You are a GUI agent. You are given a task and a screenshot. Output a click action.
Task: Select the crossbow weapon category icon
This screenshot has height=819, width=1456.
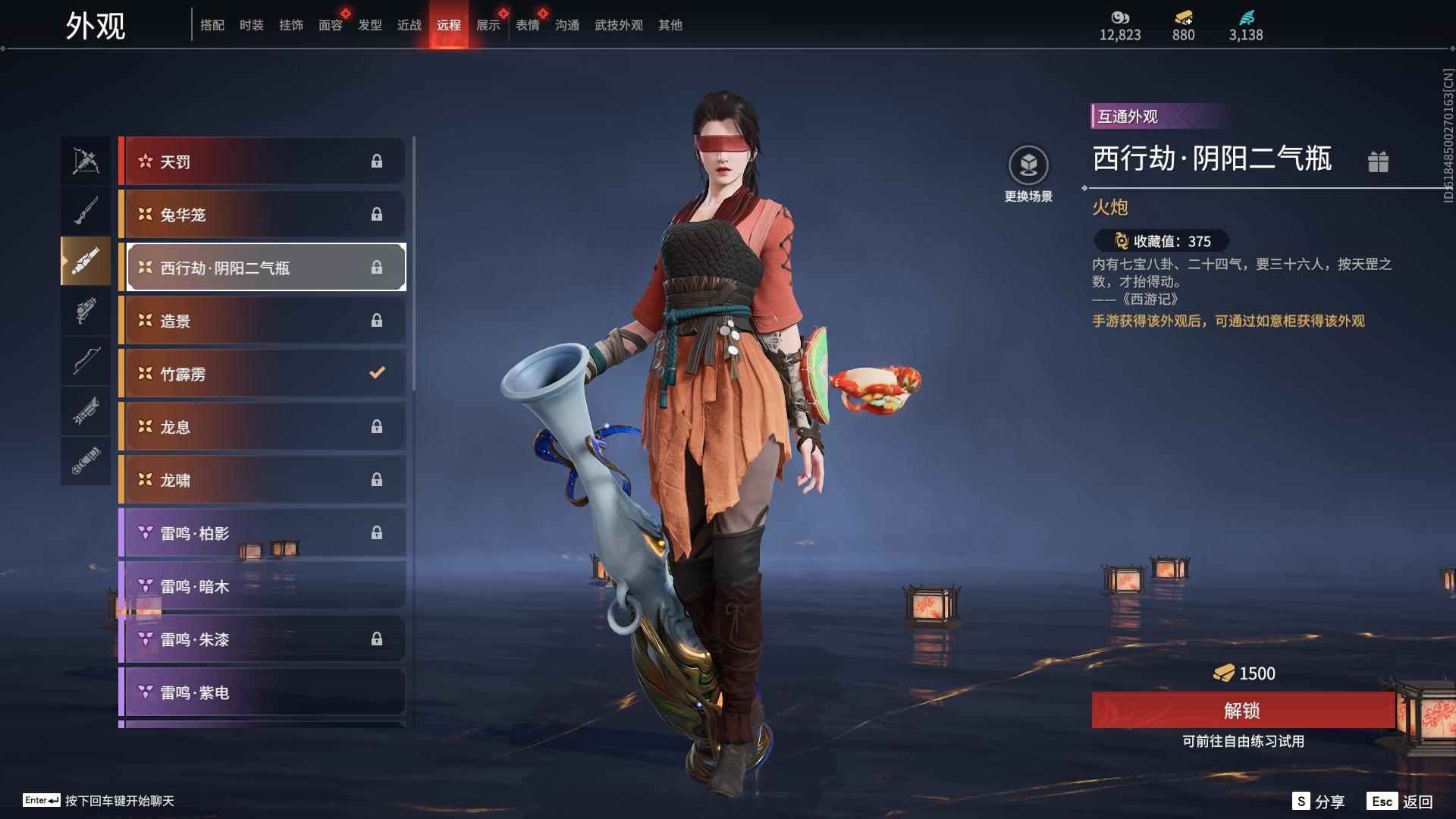pos(86,161)
